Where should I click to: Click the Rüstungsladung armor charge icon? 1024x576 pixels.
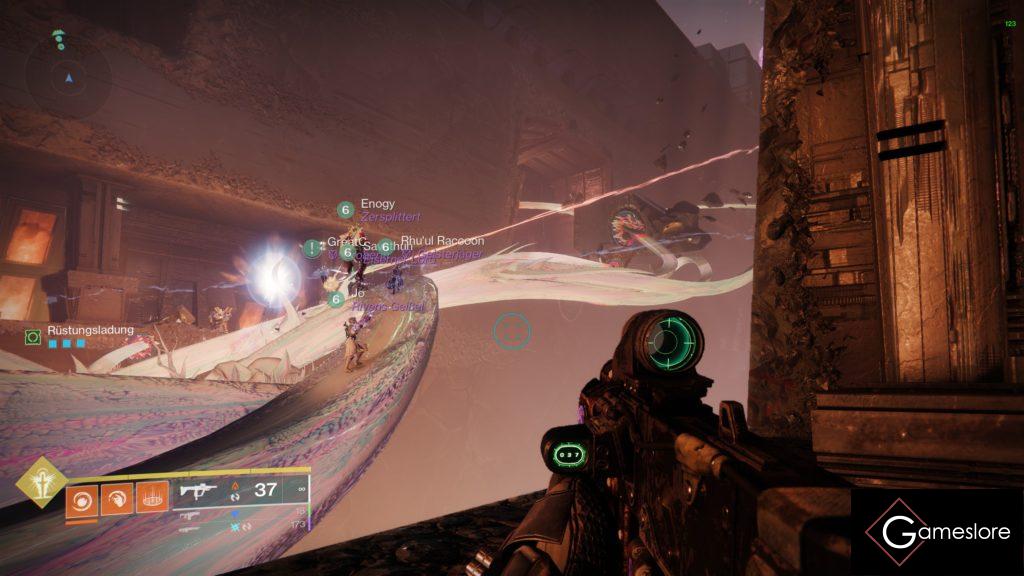point(33,337)
